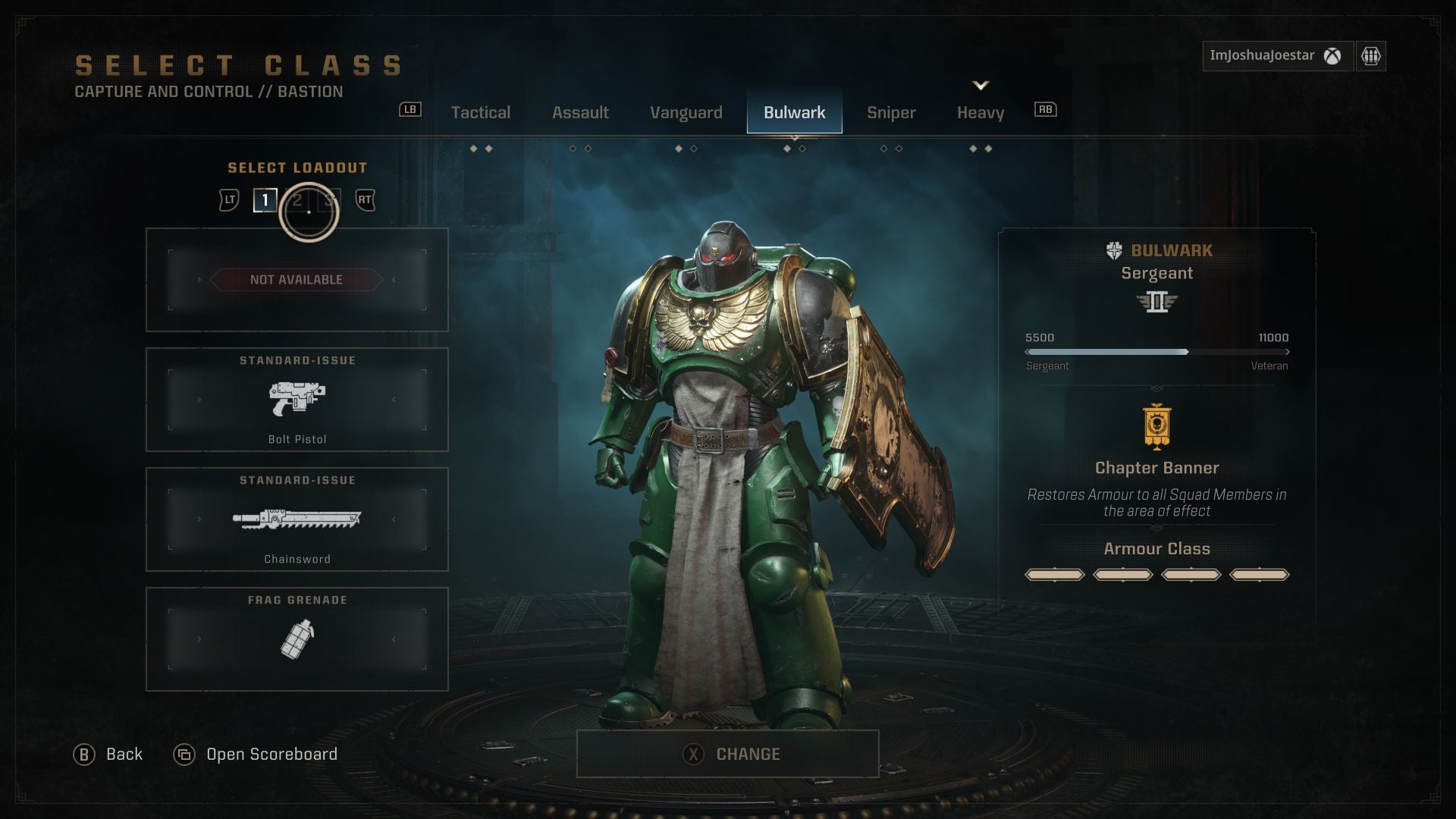Switch to the Heavy class tab
This screenshot has width=1456, height=819.
[x=980, y=112]
